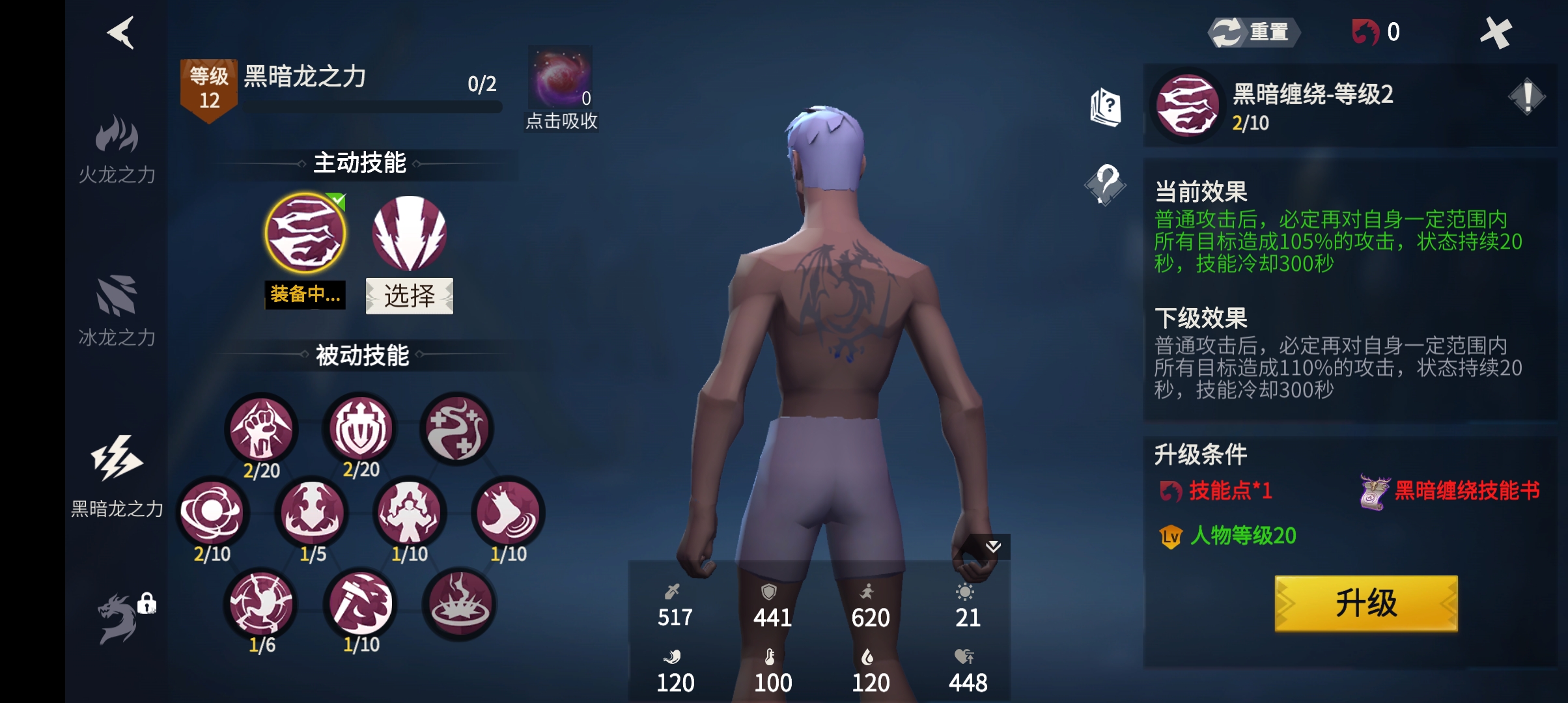Select the 黑暗龙之力 tab
The height and width of the screenshot is (703, 1568).
pos(117,475)
